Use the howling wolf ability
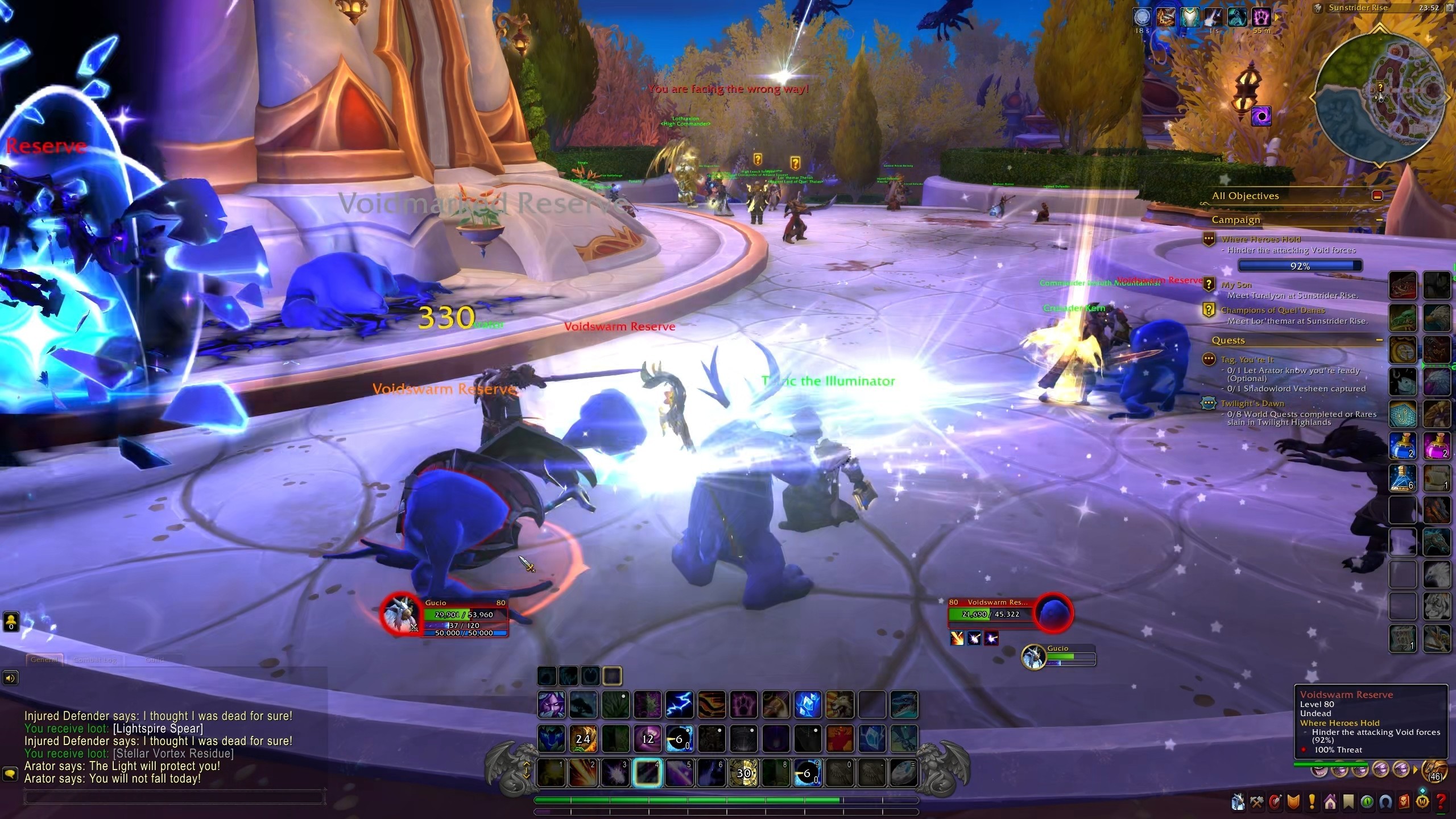This screenshot has height=819, width=1456. pyautogui.click(x=839, y=705)
